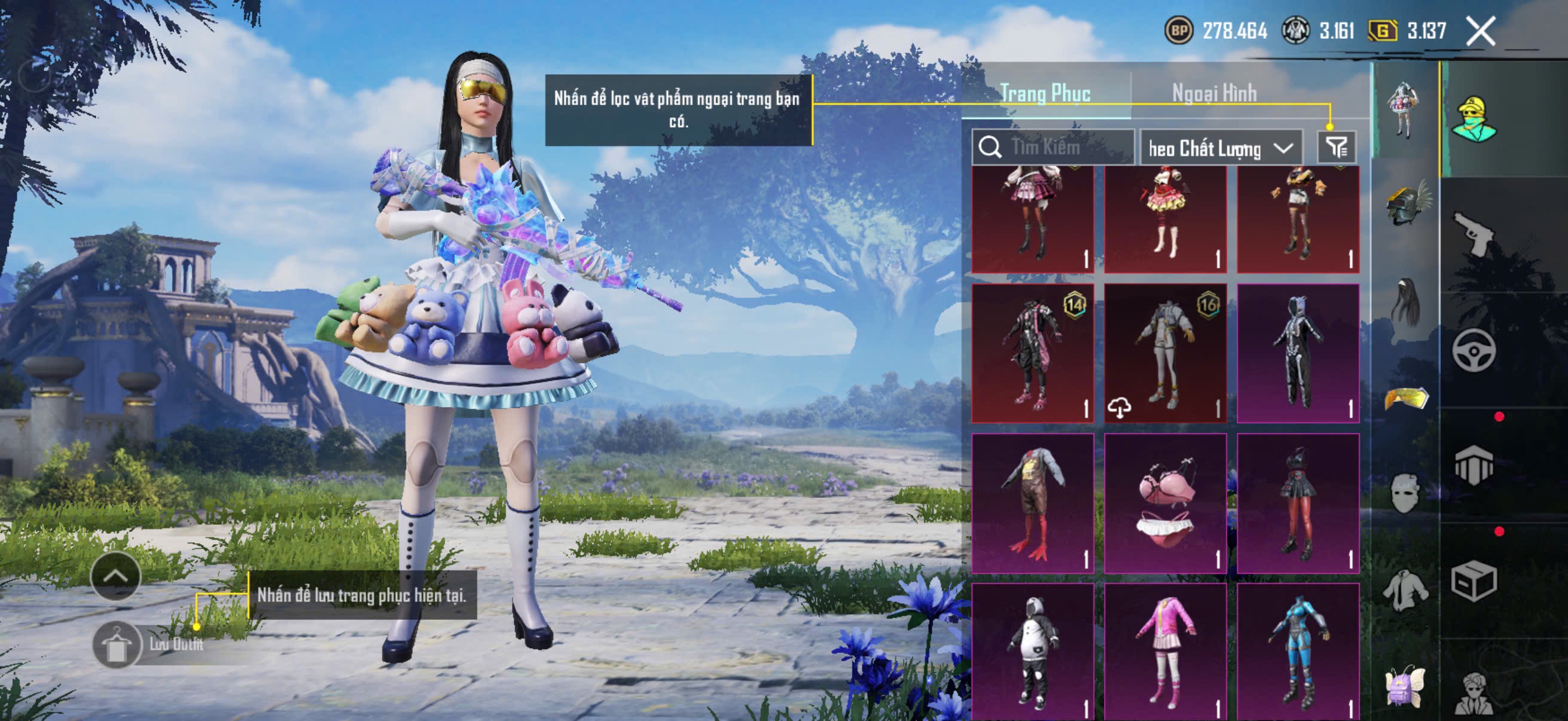1568x721 pixels.
Task: Open the Chất Lượng sort dropdown
Action: coord(1221,148)
